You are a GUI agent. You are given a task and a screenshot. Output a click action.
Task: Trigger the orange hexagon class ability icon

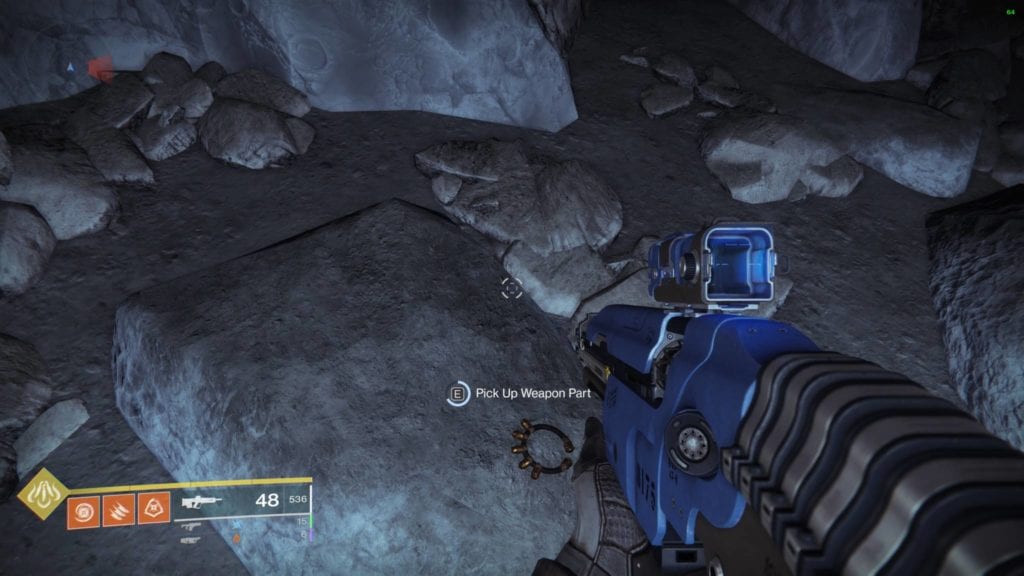coord(153,512)
